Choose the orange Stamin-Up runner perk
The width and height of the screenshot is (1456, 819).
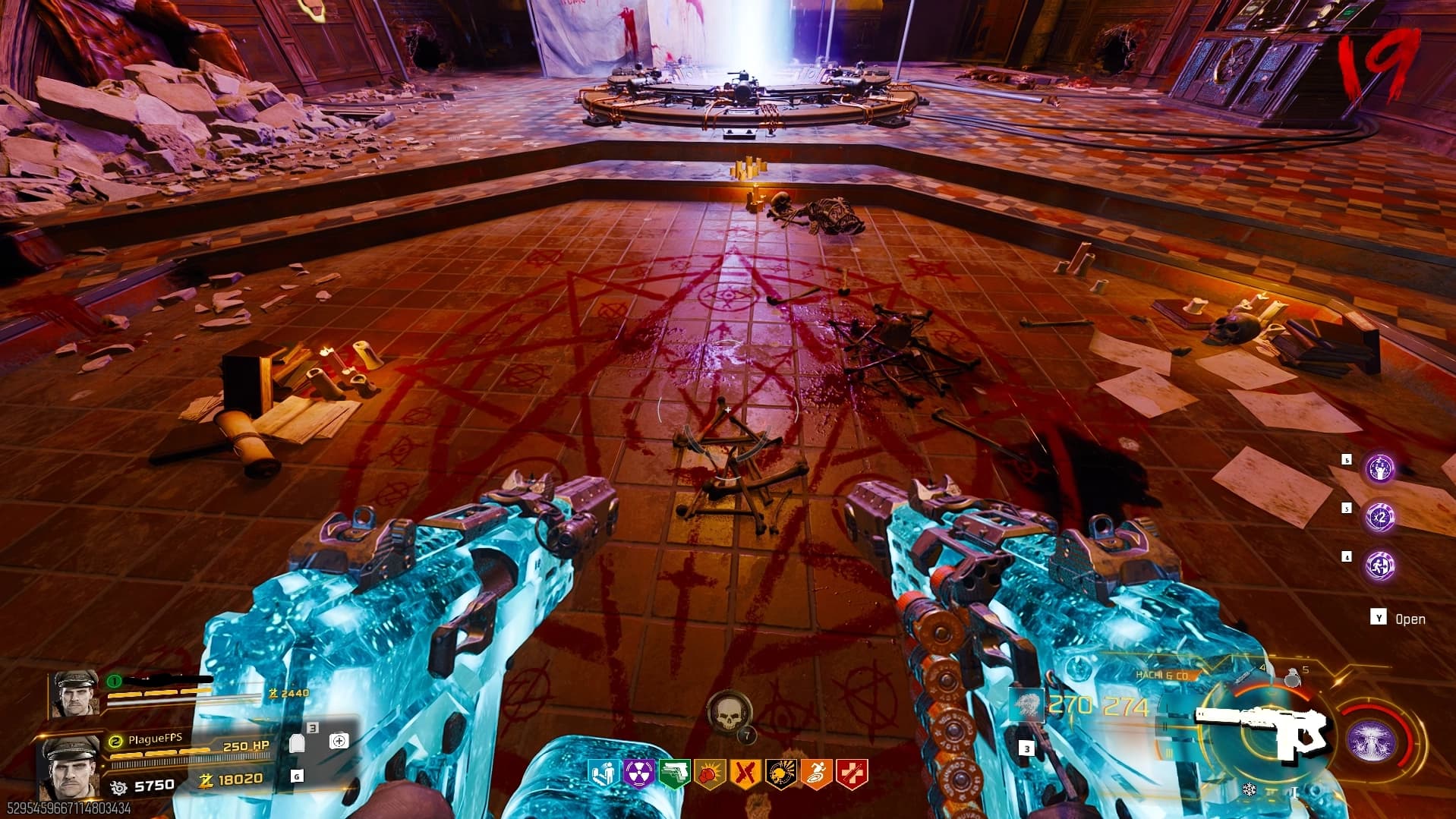(x=816, y=773)
